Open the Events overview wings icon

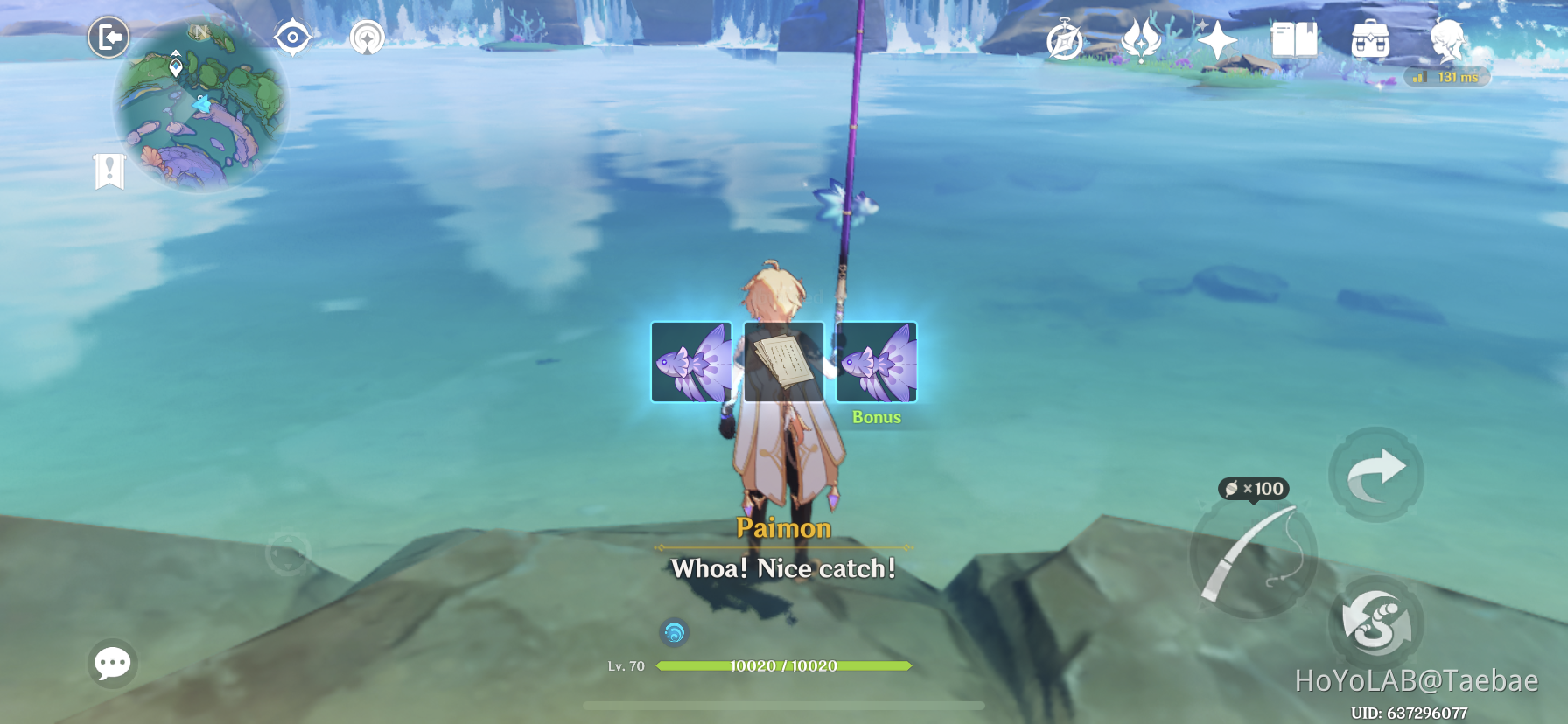click(x=1140, y=38)
